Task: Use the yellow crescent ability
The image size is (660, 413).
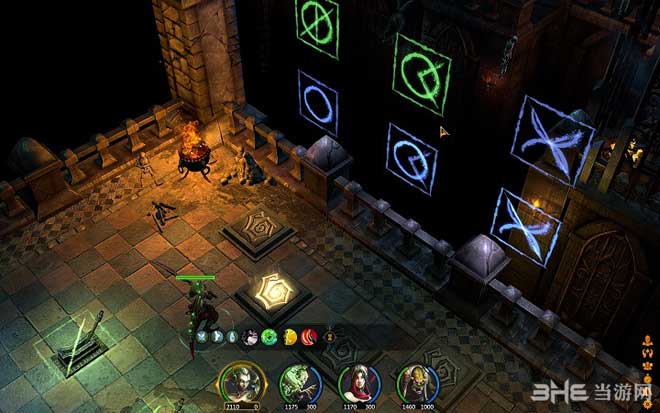Action: [290, 337]
